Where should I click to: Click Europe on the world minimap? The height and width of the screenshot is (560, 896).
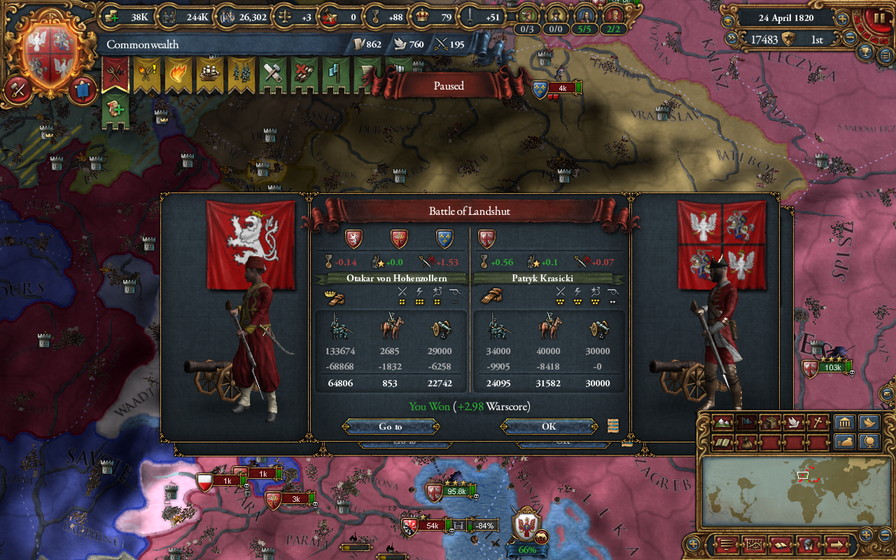point(800,475)
